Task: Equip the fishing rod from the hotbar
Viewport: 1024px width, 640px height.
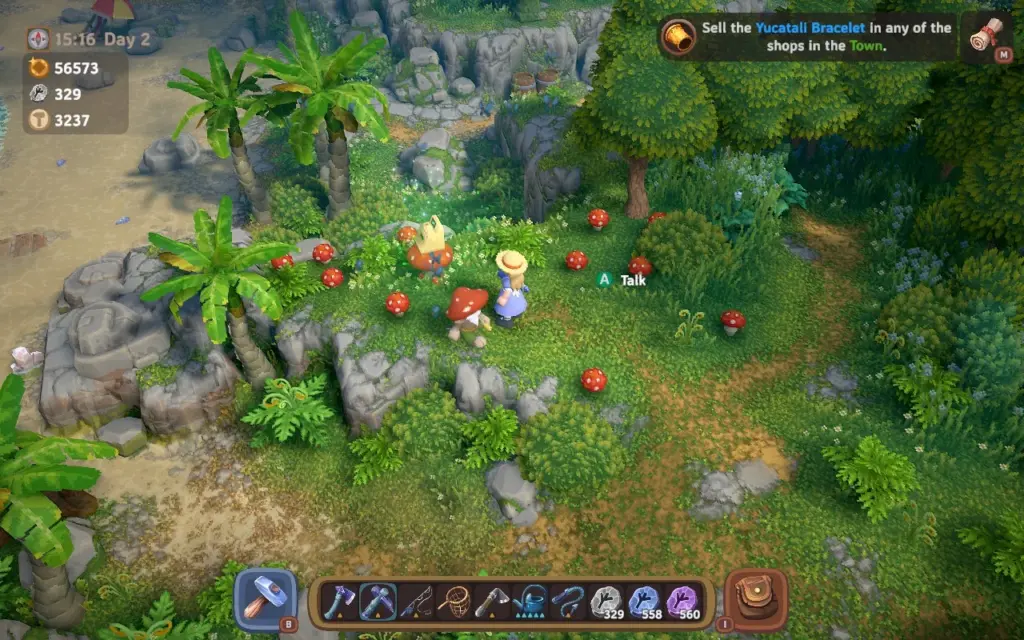Action: (x=415, y=601)
